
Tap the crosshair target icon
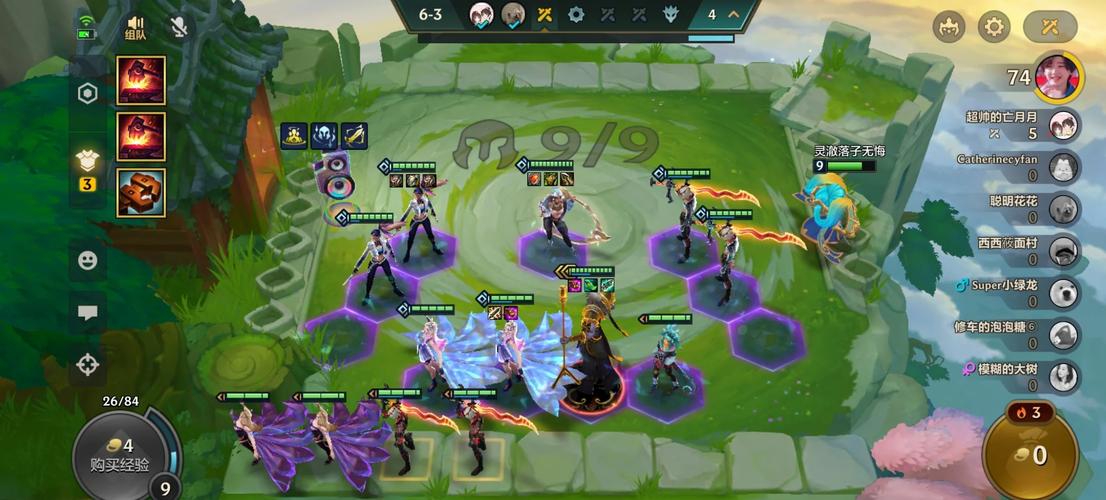tap(88, 364)
